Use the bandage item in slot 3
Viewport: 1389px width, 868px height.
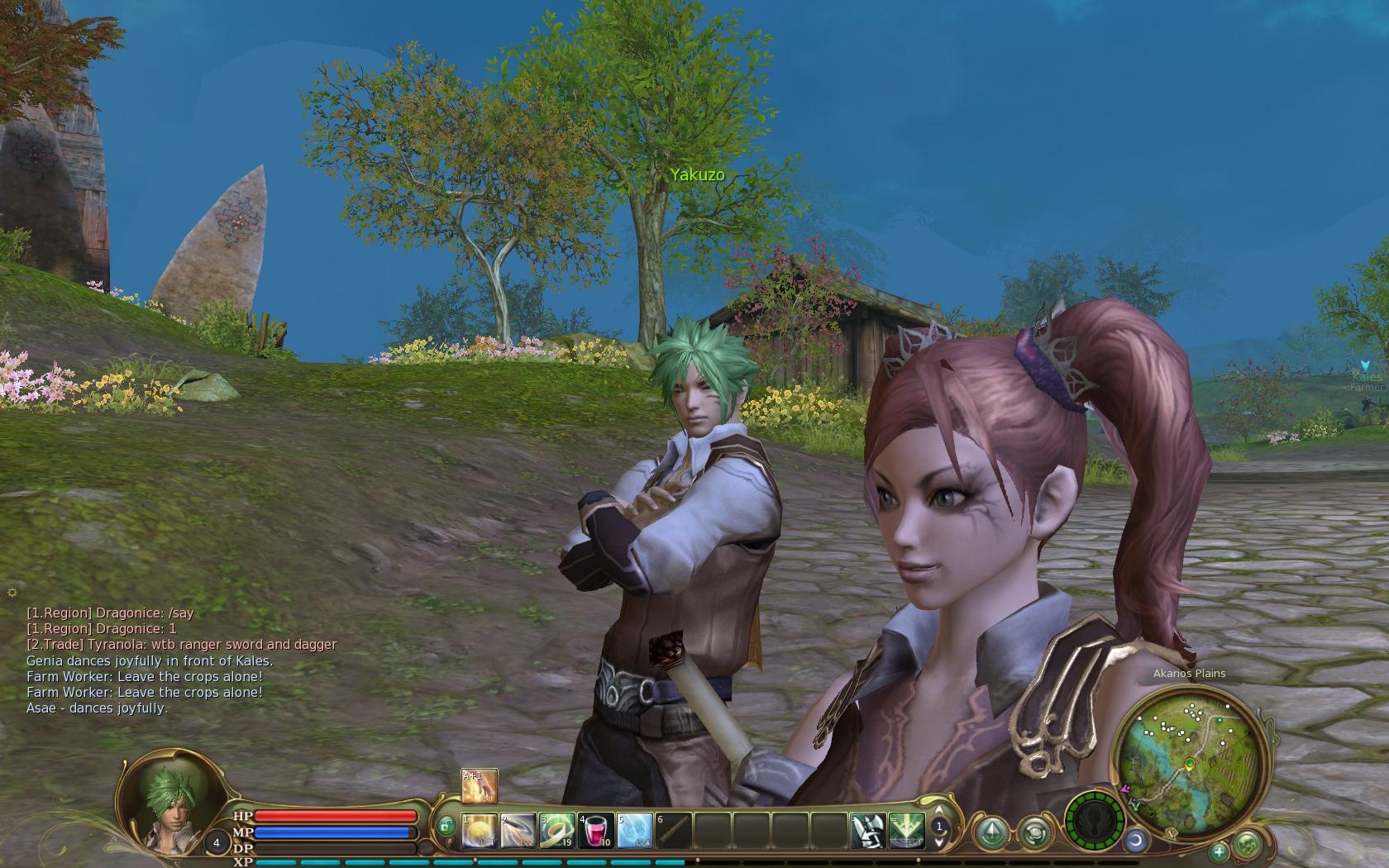tap(557, 831)
